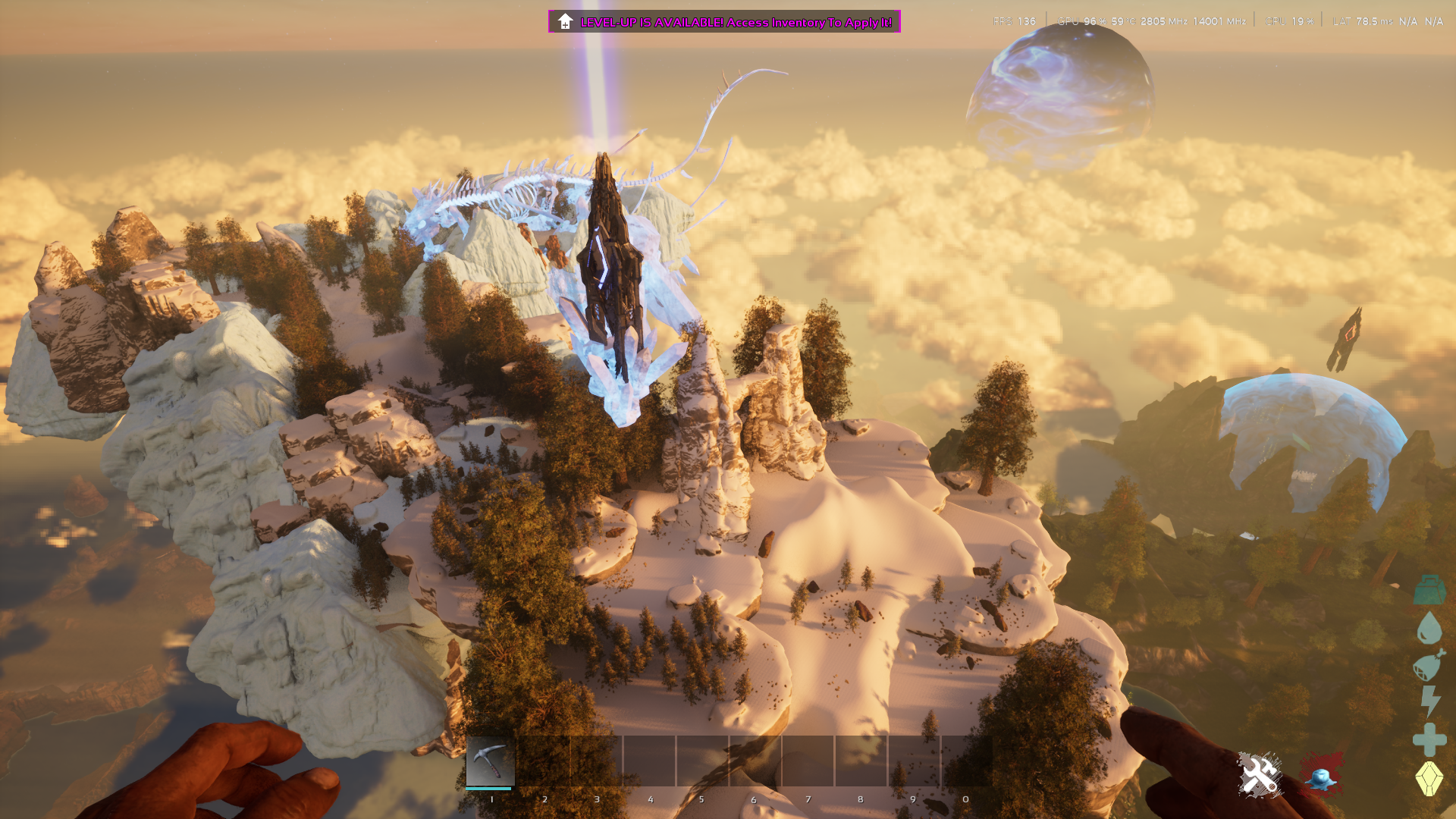Click the level-up available notification banner
Image resolution: width=1456 pixels, height=819 pixels.
coord(724,22)
